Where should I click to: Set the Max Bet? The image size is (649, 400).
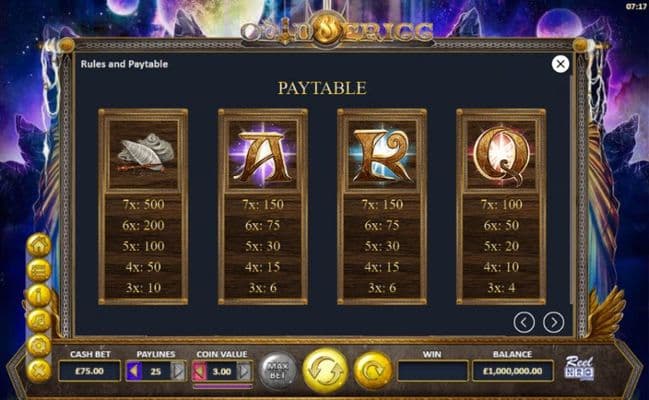[x=279, y=371]
